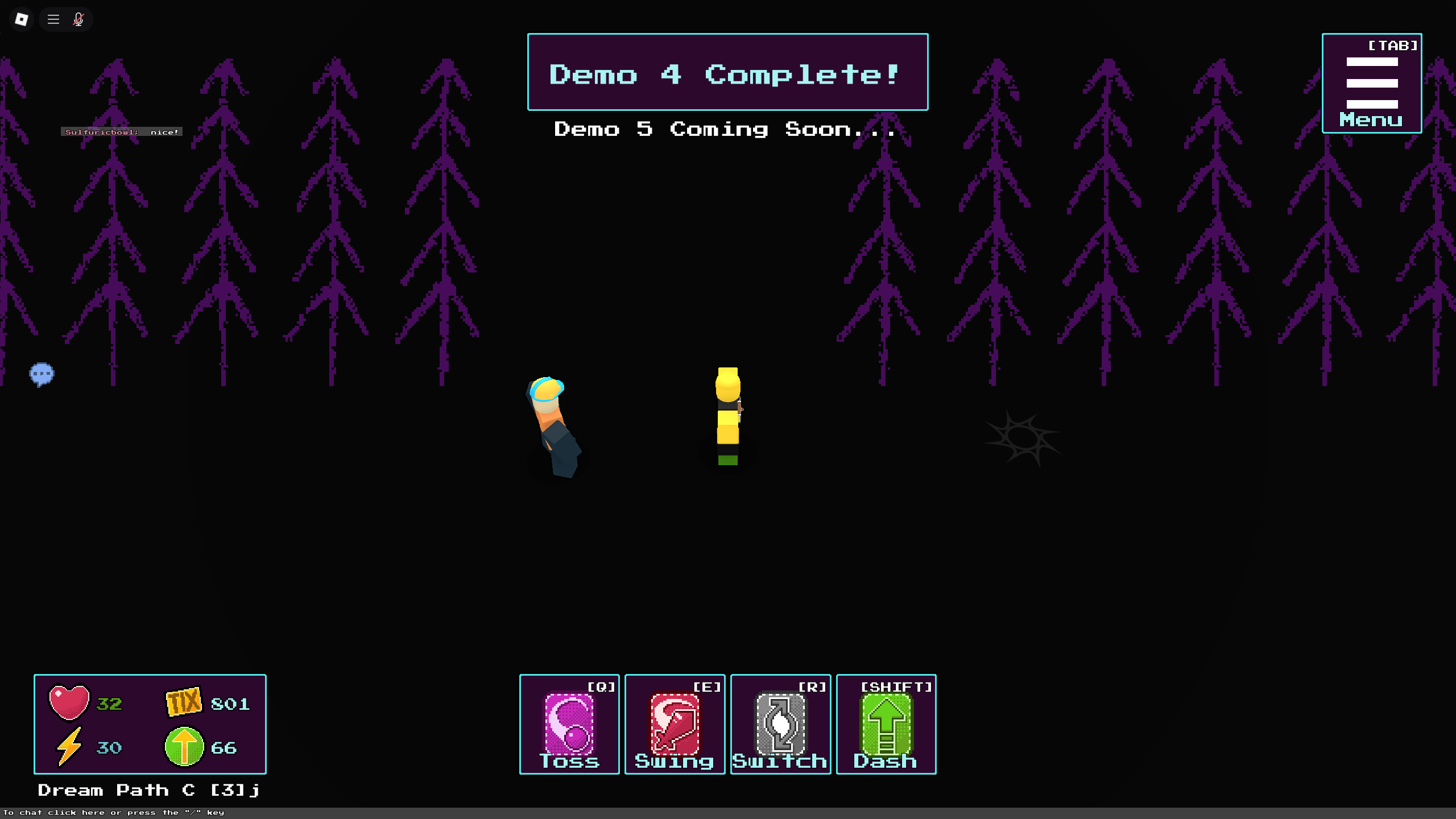Use the Dash boost ability
This screenshot has width=1456, height=819.
[886, 725]
